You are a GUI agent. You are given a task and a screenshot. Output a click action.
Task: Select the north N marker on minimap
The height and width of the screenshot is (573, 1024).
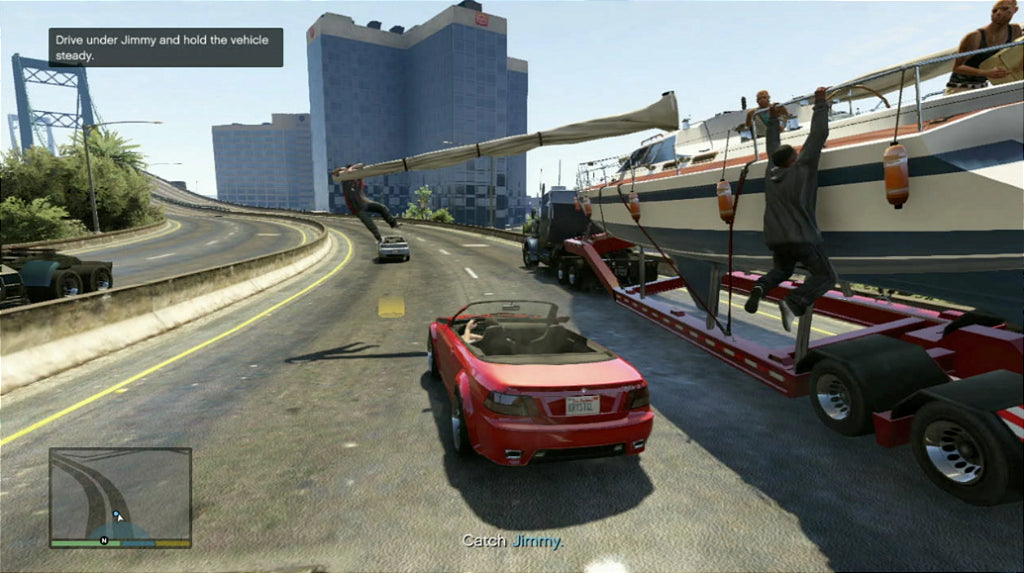[104, 541]
